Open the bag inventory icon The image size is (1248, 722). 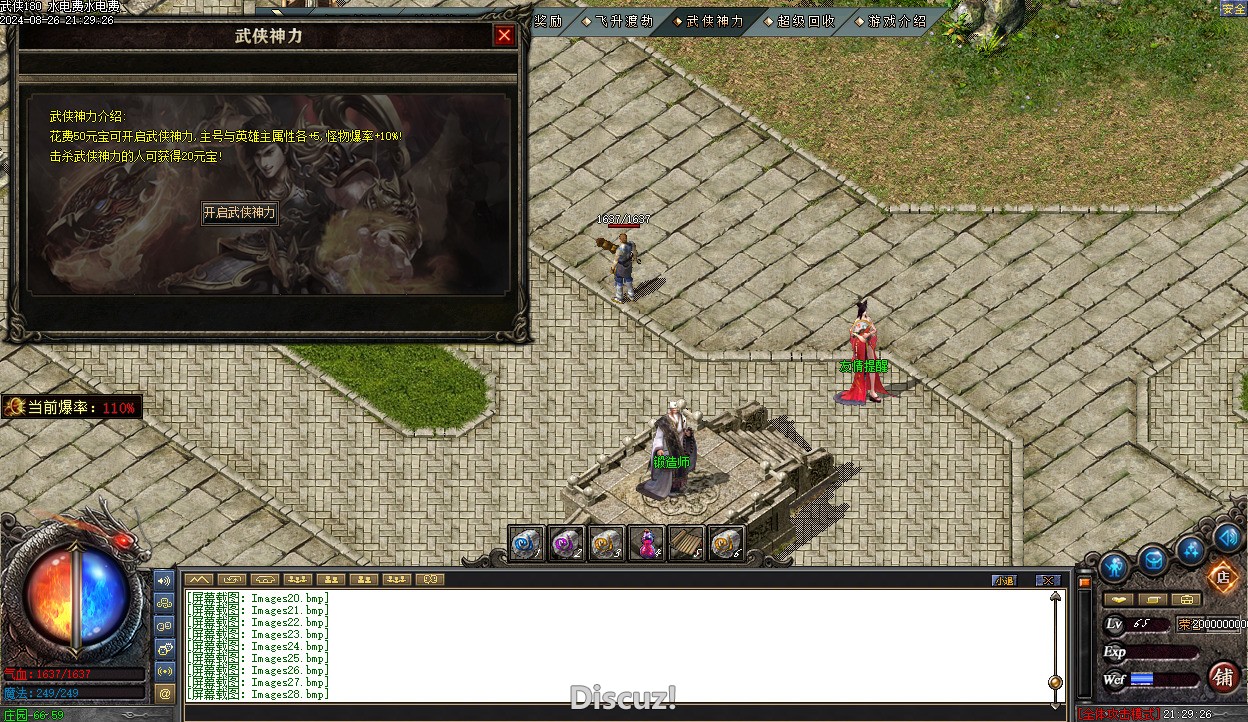pyautogui.click(x=1152, y=560)
